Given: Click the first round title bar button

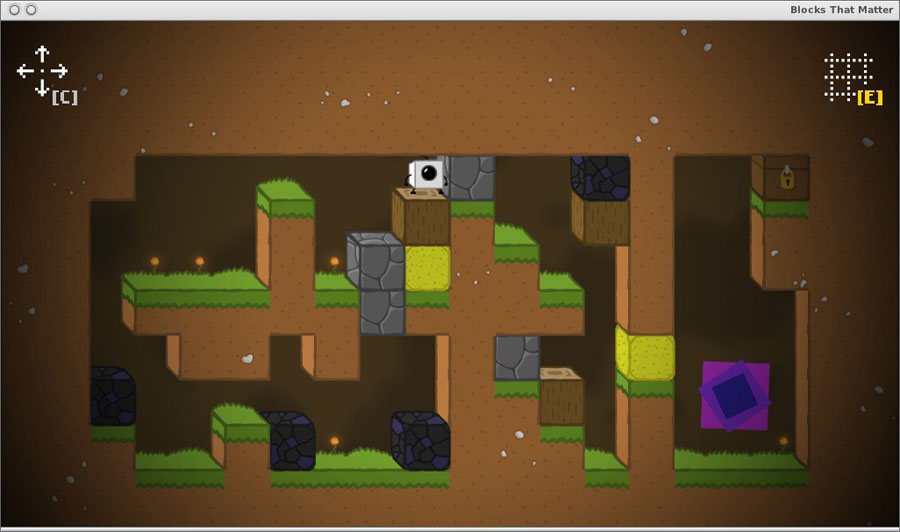Looking at the screenshot, I should coord(14,10).
